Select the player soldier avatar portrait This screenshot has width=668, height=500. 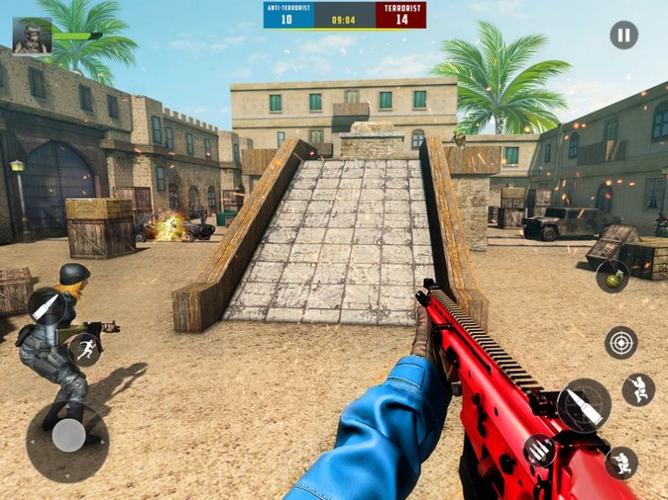32,36
